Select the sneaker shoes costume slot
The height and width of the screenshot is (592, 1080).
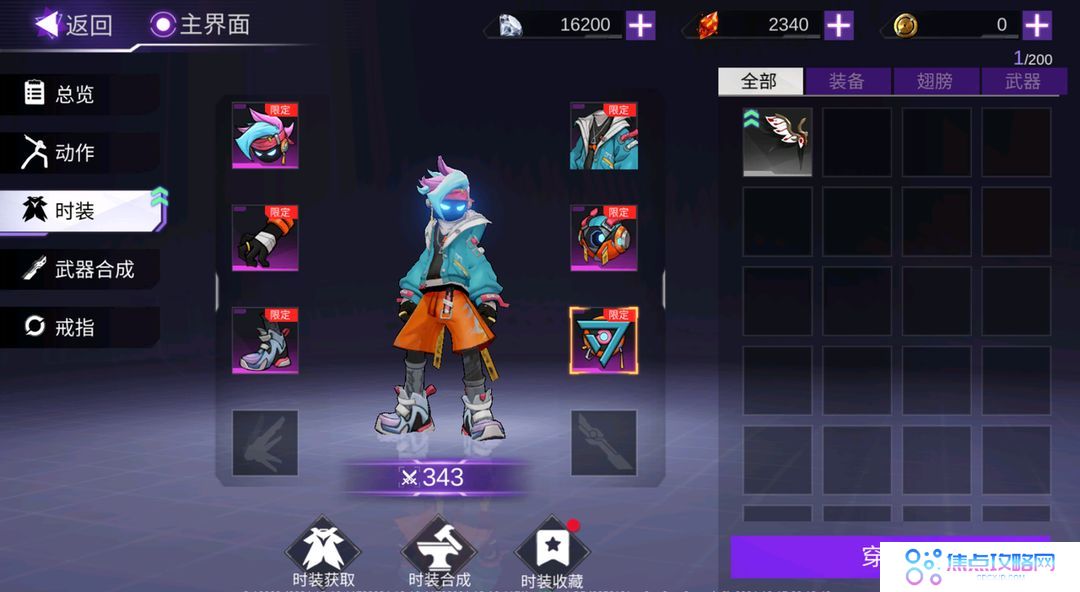[265, 340]
